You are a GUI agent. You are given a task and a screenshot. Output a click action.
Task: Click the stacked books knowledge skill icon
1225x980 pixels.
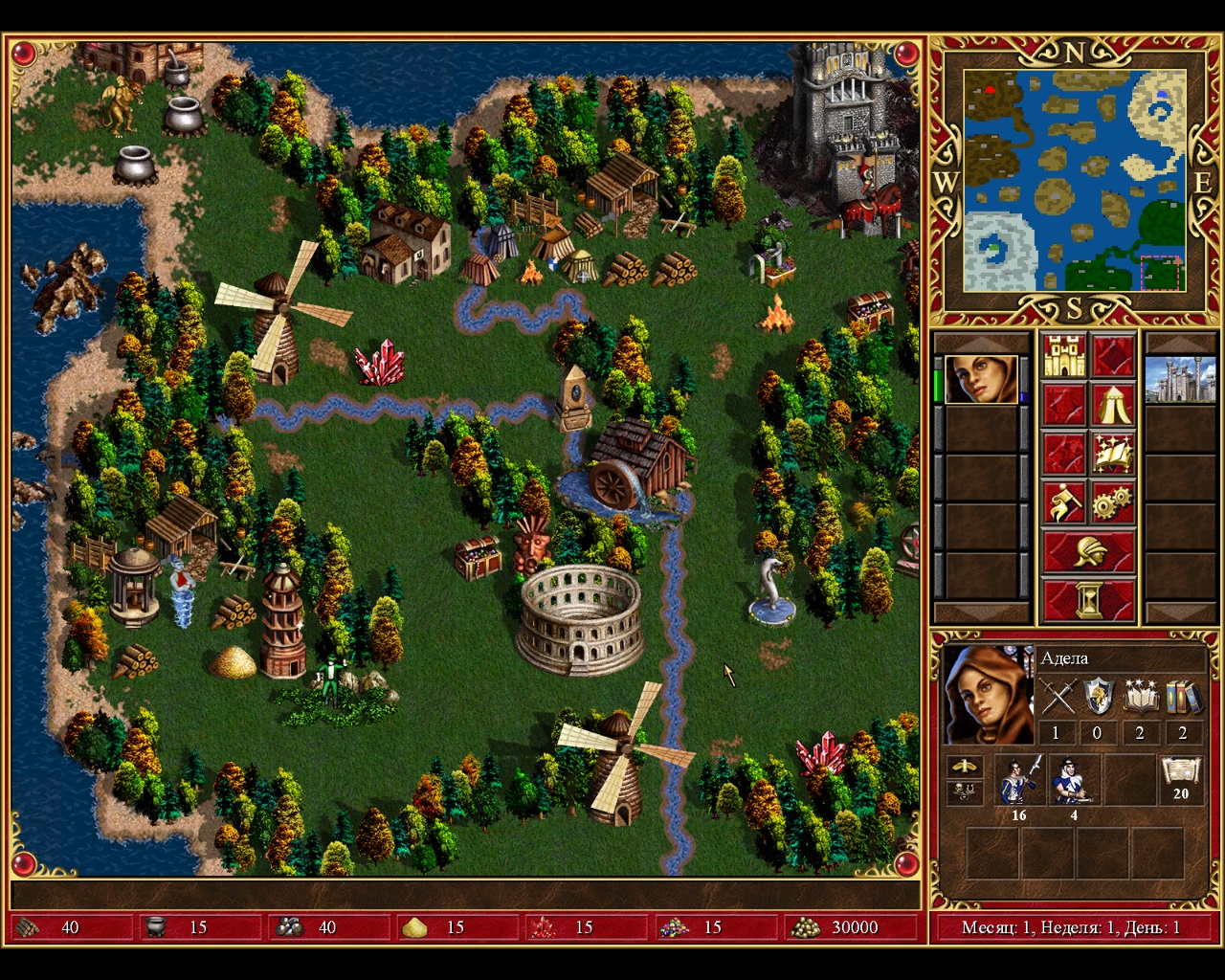1182,697
